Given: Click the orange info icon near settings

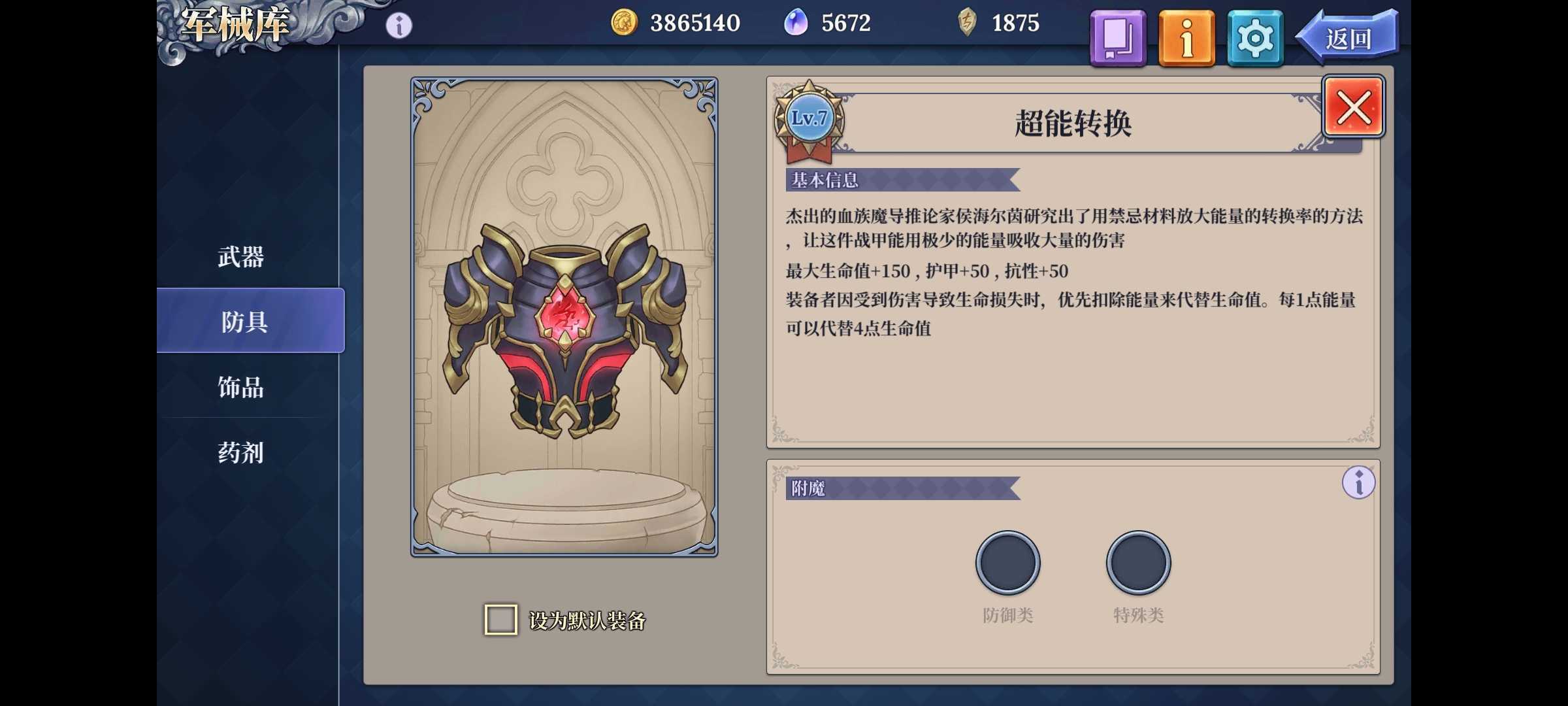Looking at the screenshot, I should [1186, 37].
